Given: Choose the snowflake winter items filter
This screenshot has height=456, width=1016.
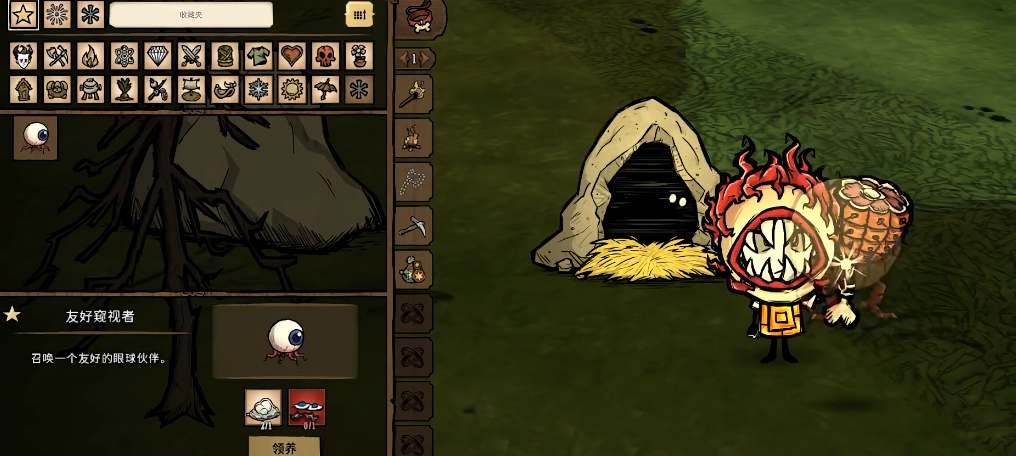Looking at the screenshot, I should (258, 90).
